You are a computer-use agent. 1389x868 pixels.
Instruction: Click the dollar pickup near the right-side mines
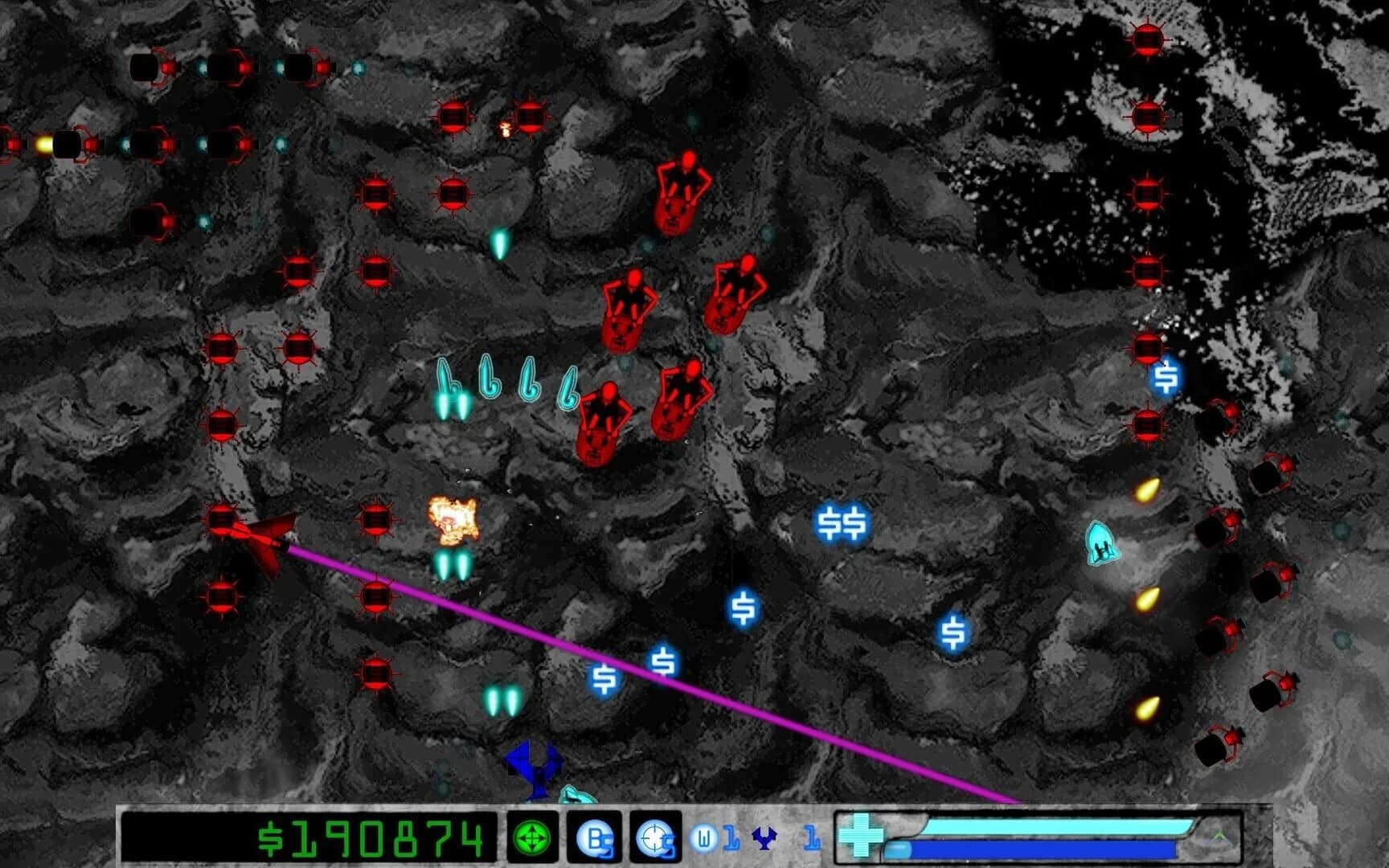tap(1167, 375)
